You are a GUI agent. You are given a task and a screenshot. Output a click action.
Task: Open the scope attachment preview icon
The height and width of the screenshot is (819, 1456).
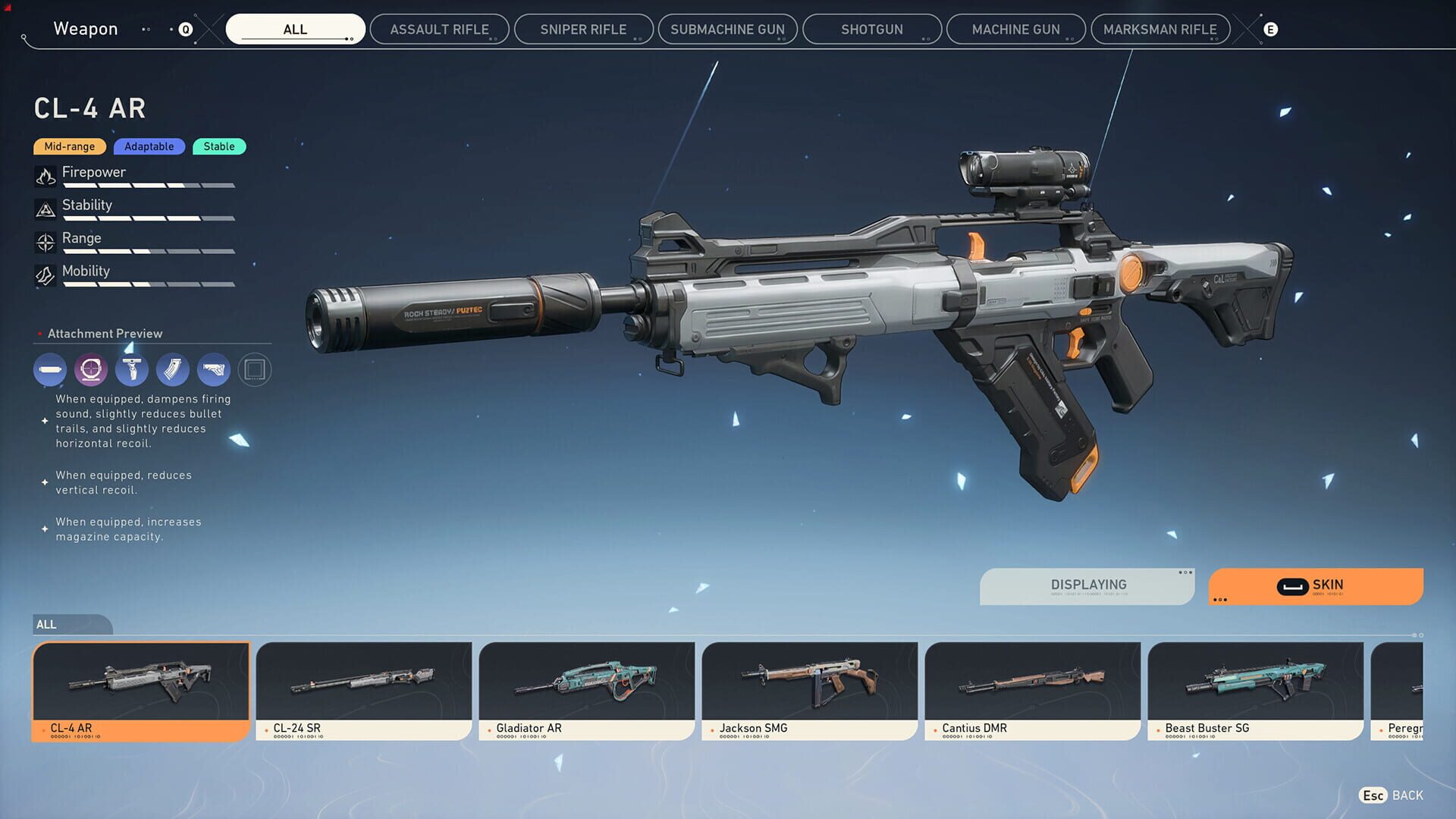click(91, 369)
